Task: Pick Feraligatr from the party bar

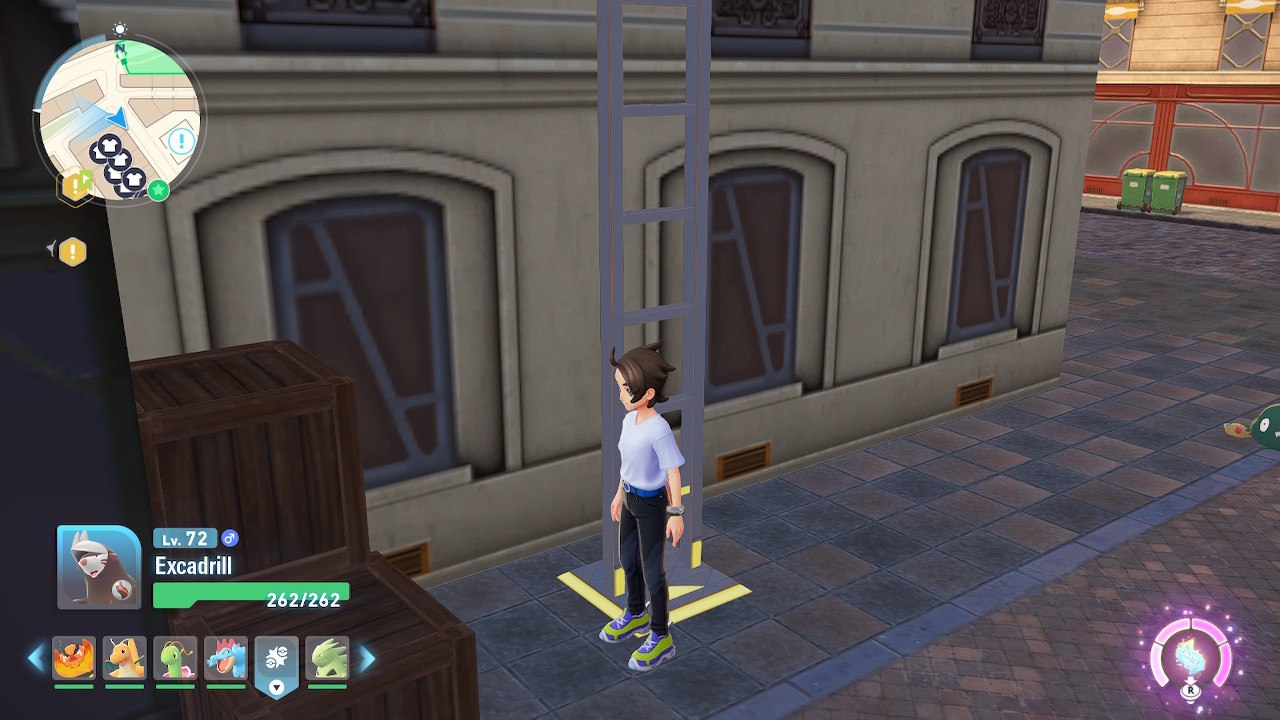Action: 226,658
